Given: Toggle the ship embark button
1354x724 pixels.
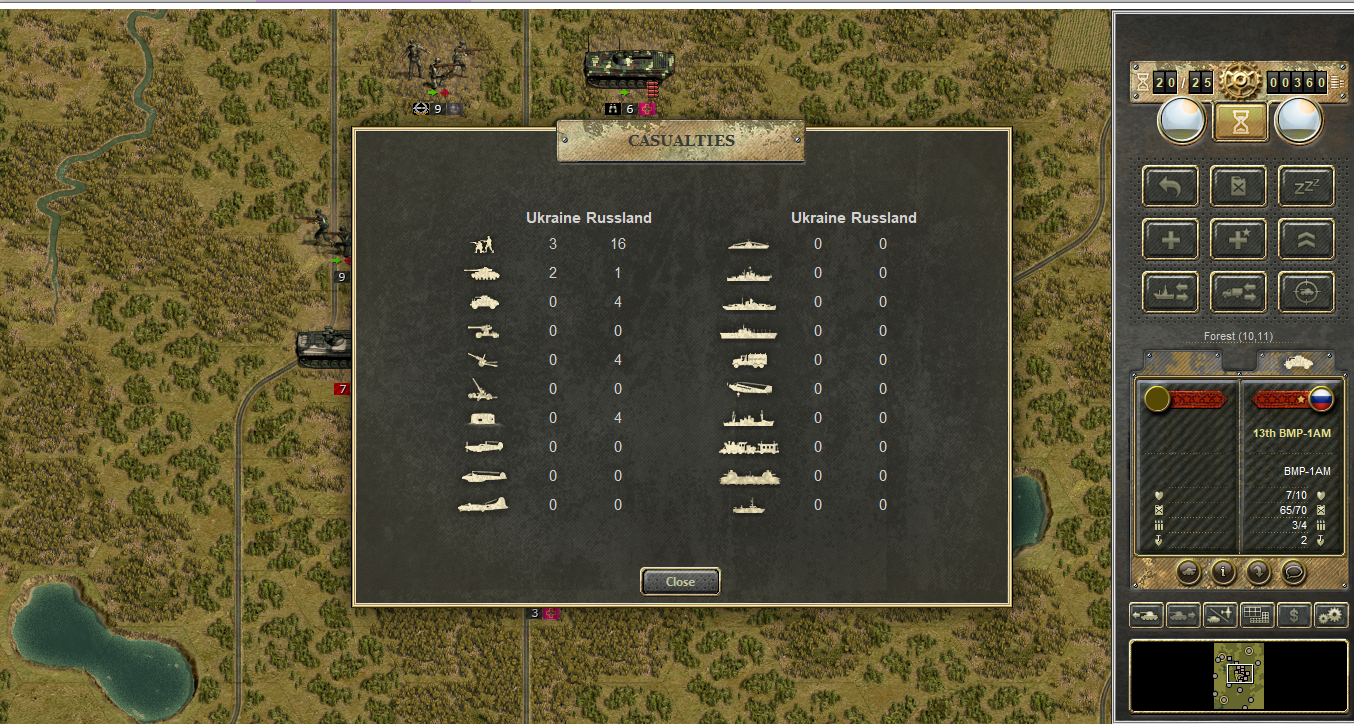Looking at the screenshot, I should 1171,292.
